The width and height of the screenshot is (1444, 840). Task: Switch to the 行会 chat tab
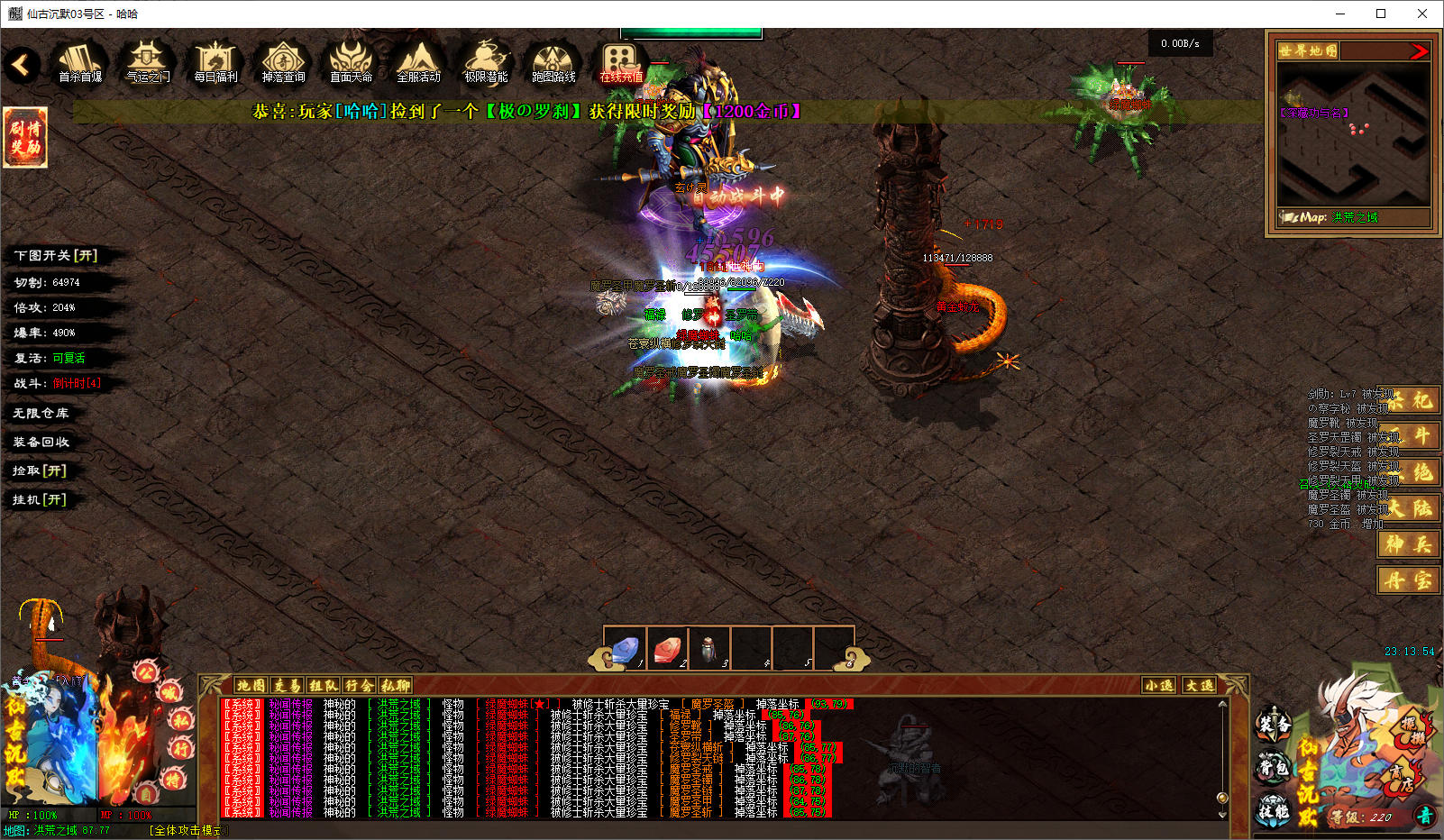tap(359, 686)
